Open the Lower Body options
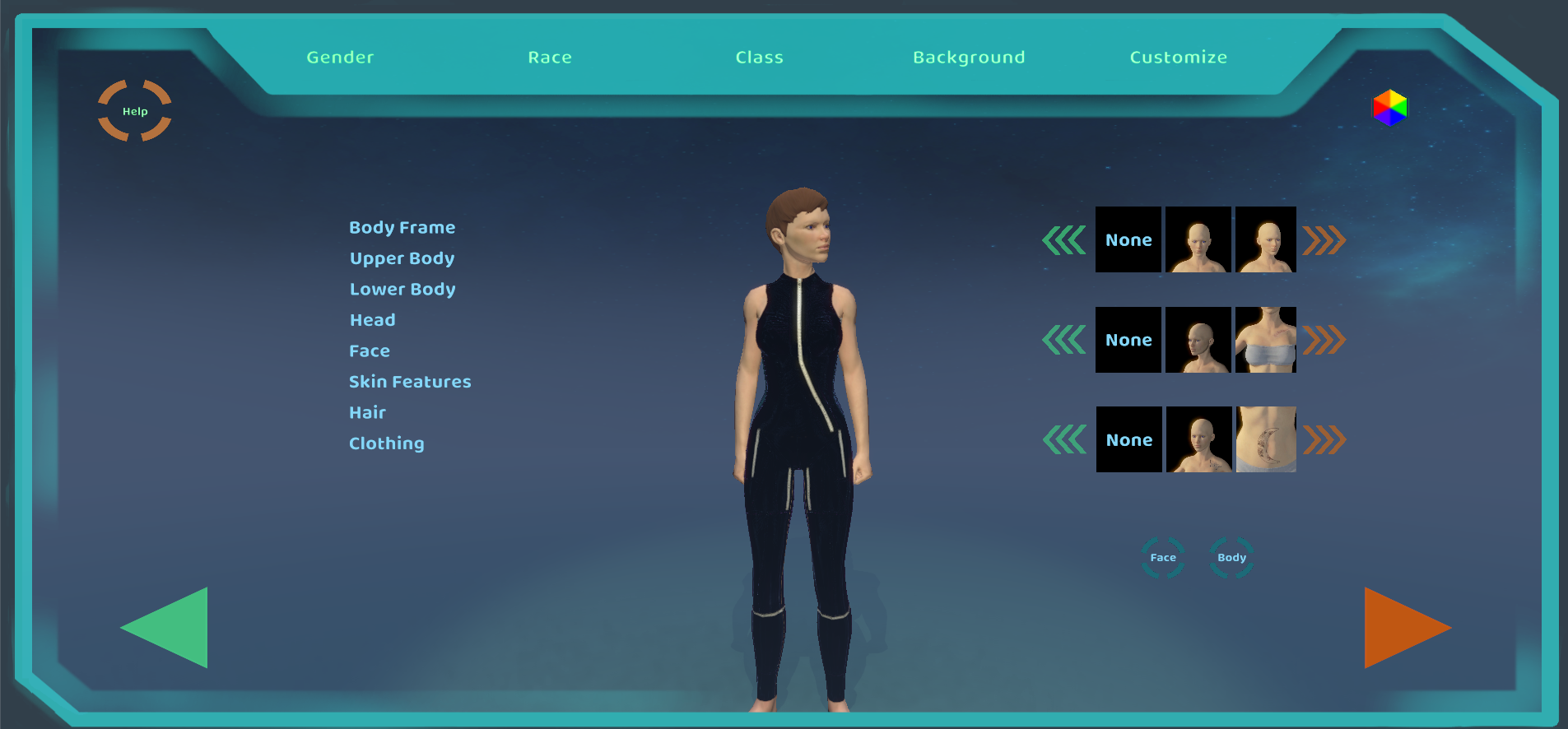The width and height of the screenshot is (1568, 729). click(402, 290)
